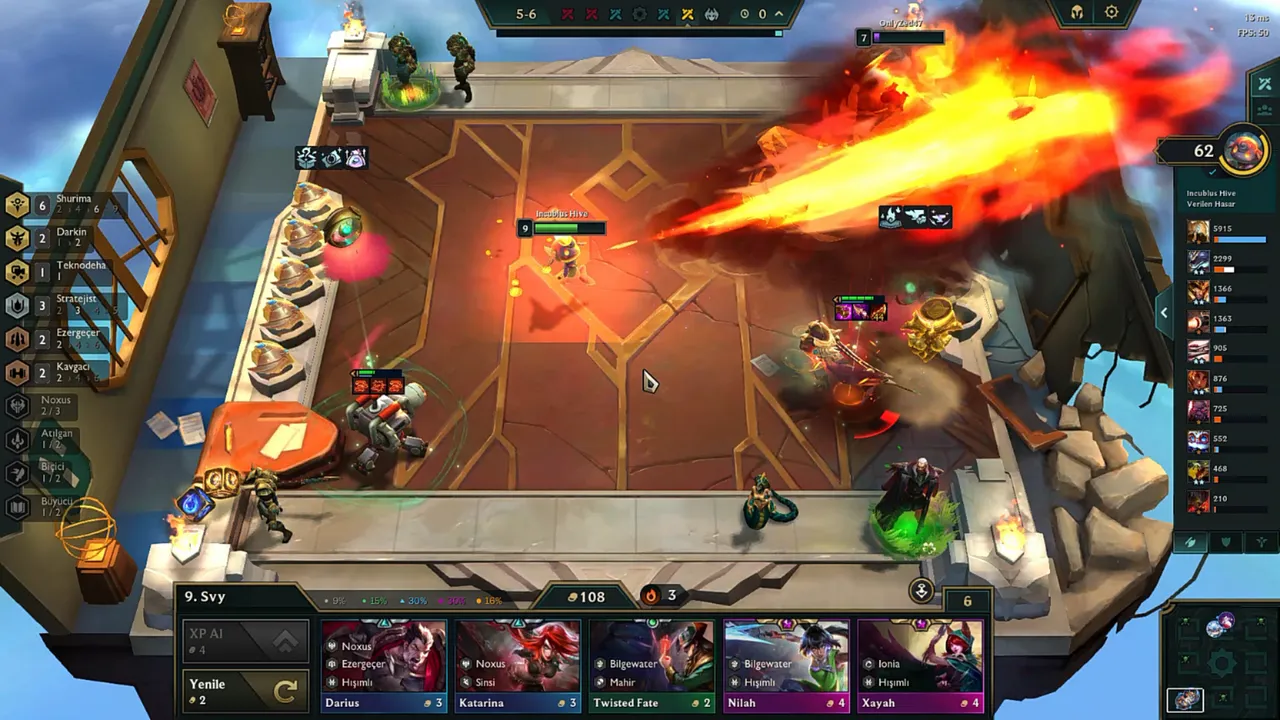Screen dimensions: 1280x720
Task: Collapse the top scoreboard with the chevron
Action: coord(777,15)
